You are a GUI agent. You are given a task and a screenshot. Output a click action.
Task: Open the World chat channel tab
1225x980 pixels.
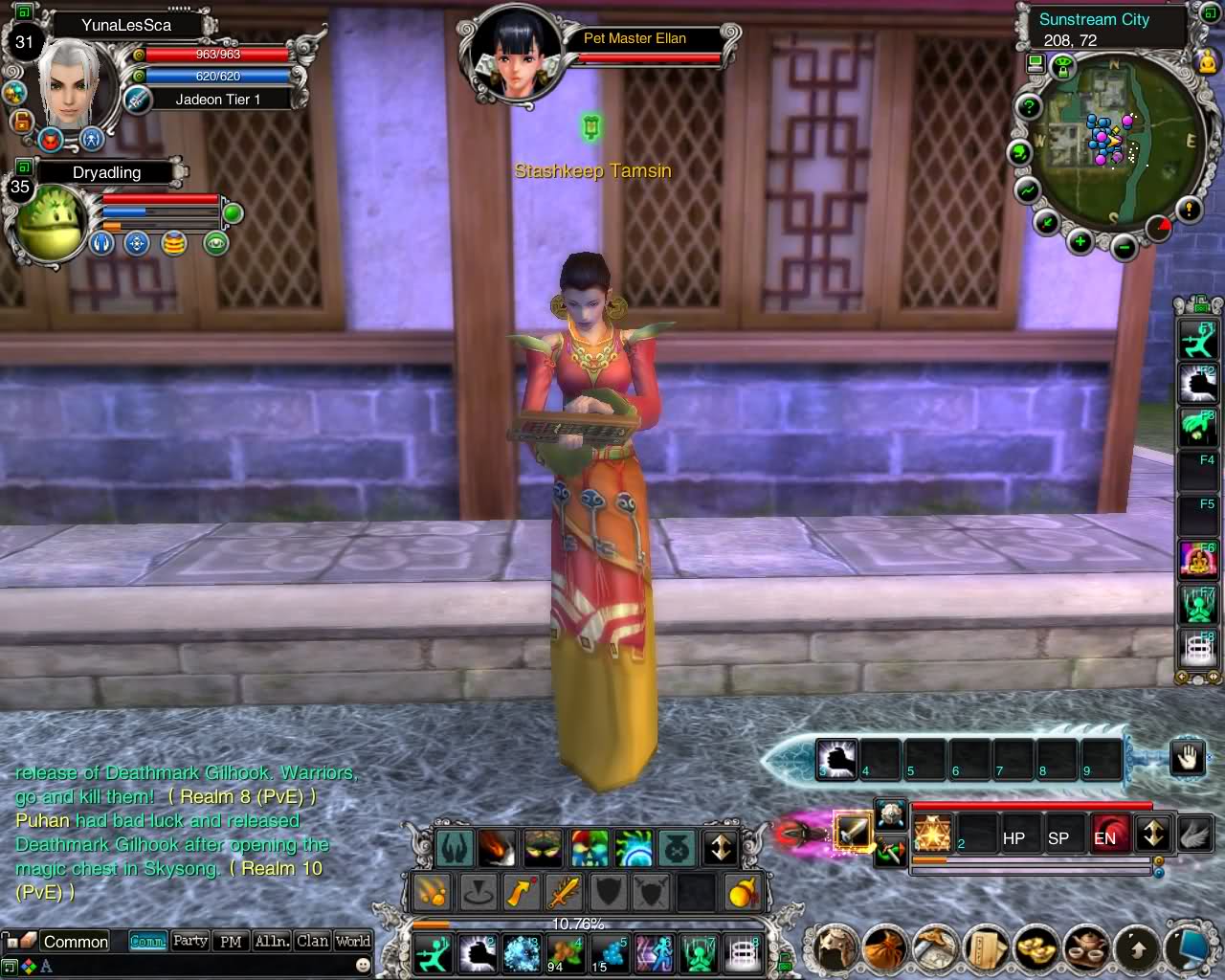pyautogui.click(x=352, y=941)
